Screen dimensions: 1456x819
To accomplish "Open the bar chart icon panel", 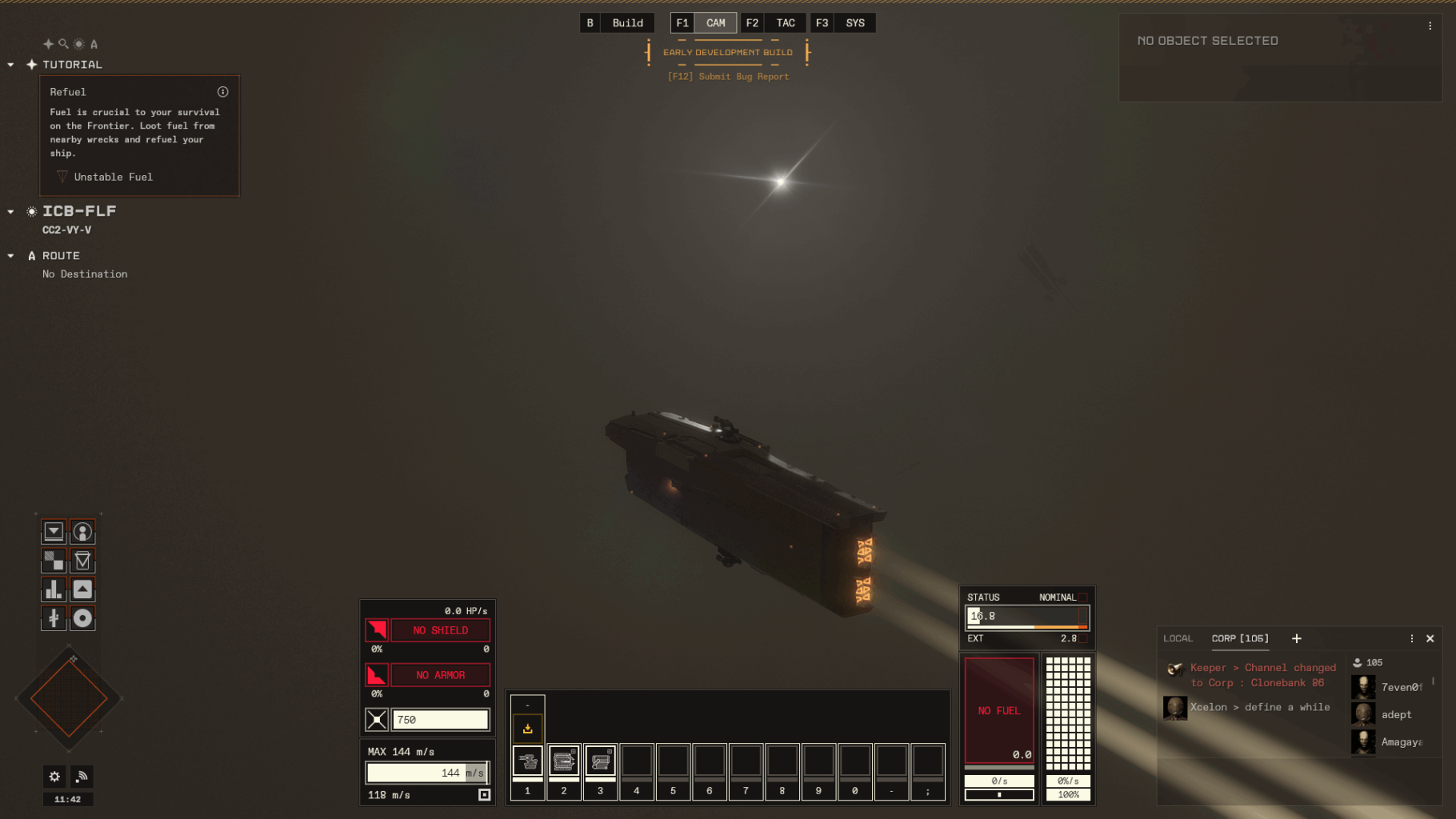I will pos(54,589).
